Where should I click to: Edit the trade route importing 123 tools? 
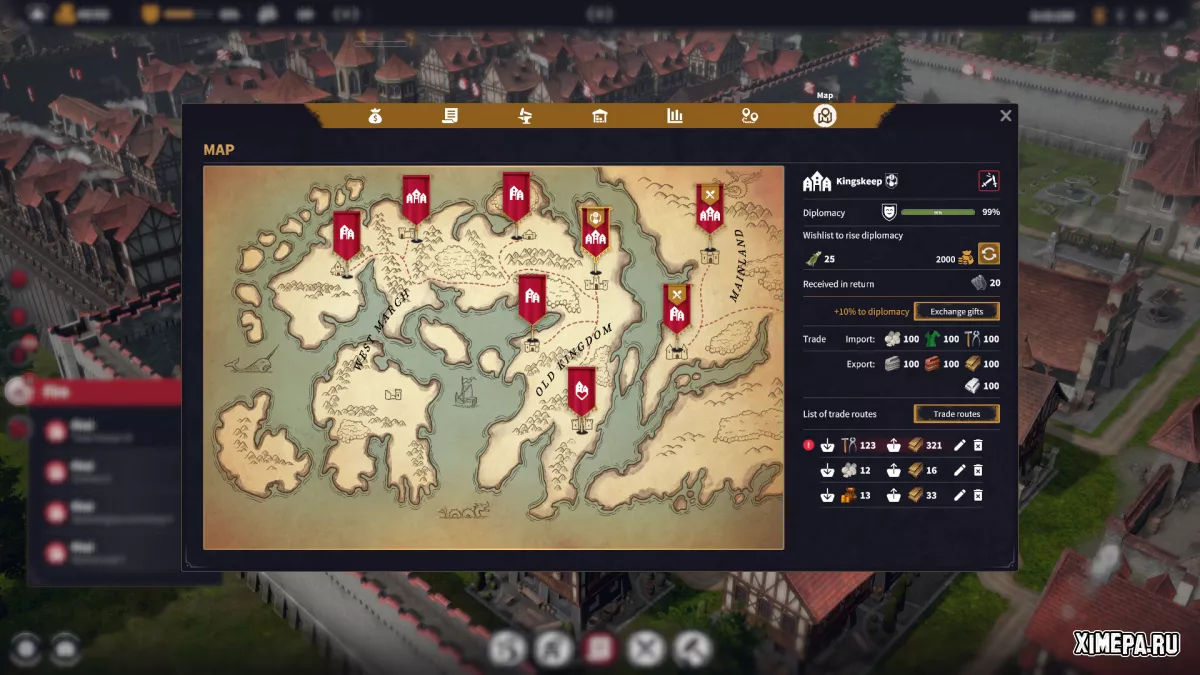tap(960, 445)
